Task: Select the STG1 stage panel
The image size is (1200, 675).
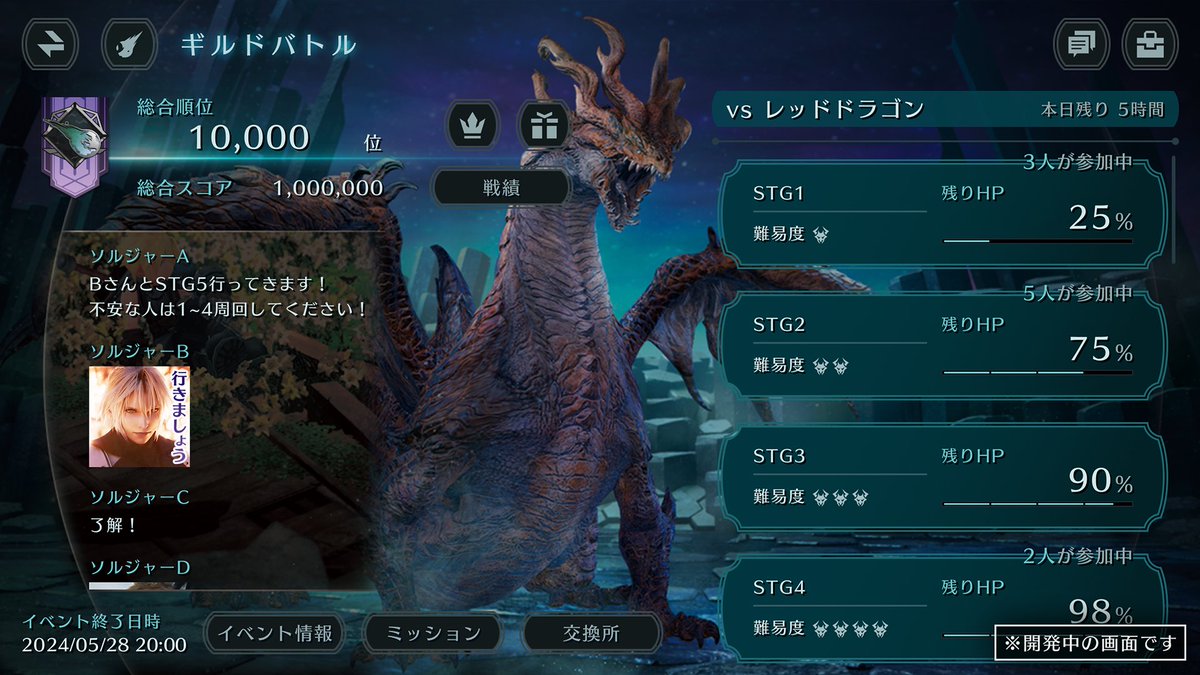Action: (941, 213)
